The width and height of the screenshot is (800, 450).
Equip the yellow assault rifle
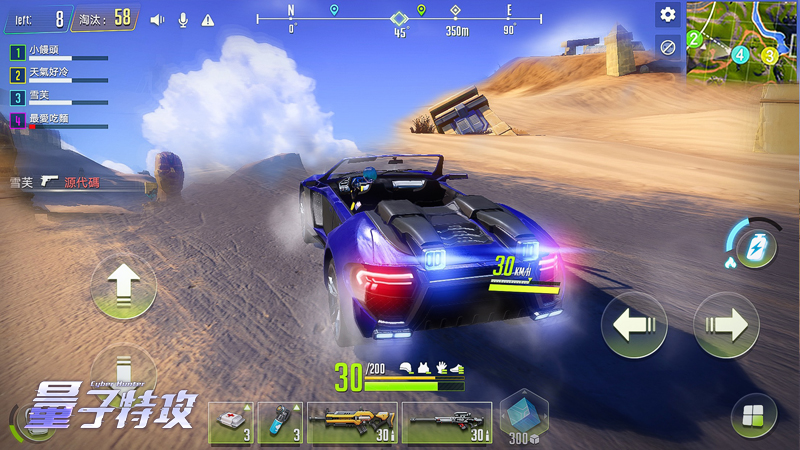[352, 422]
